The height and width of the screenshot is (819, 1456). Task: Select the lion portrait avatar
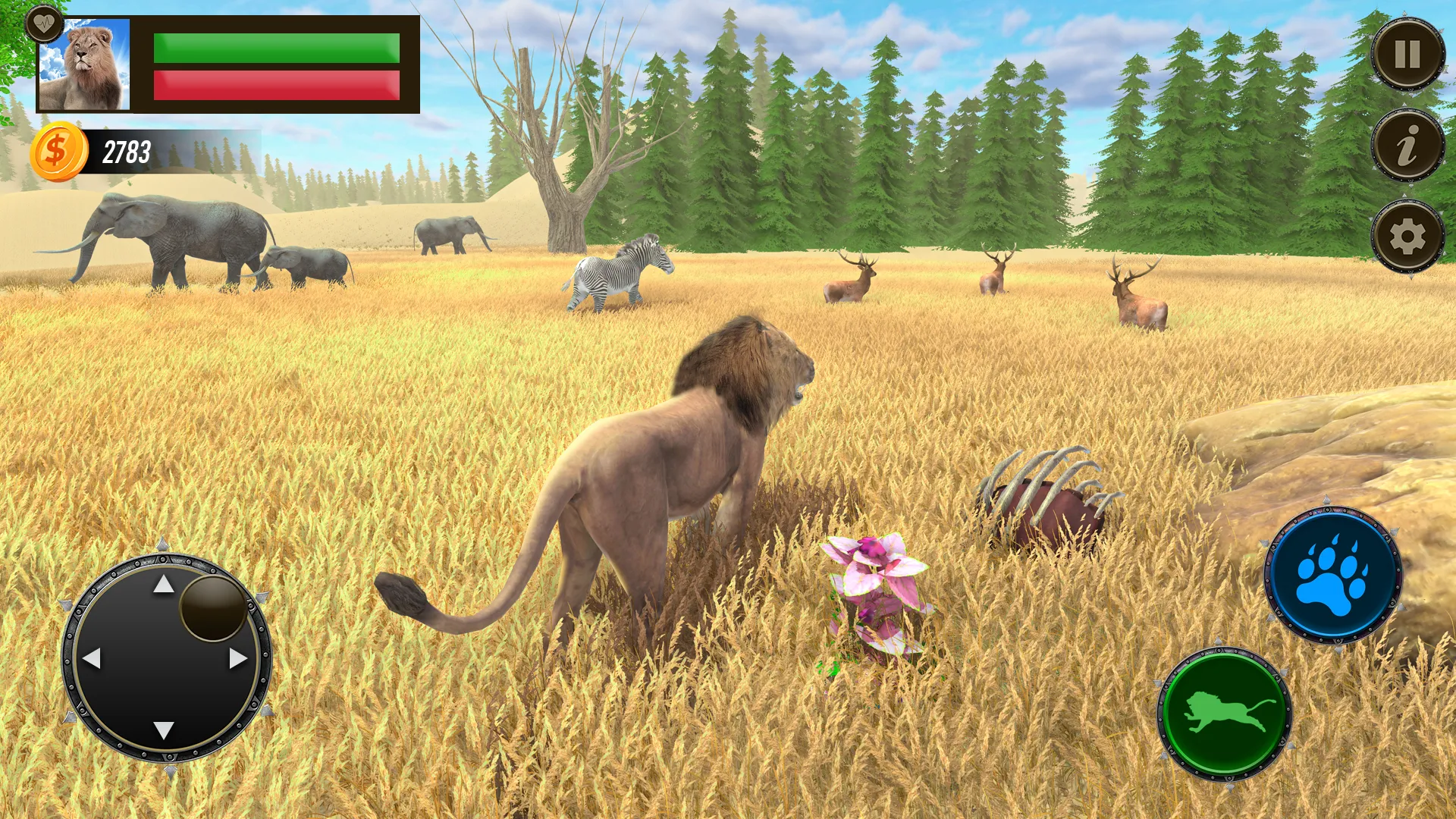pyautogui.click(x=86, y=64)
